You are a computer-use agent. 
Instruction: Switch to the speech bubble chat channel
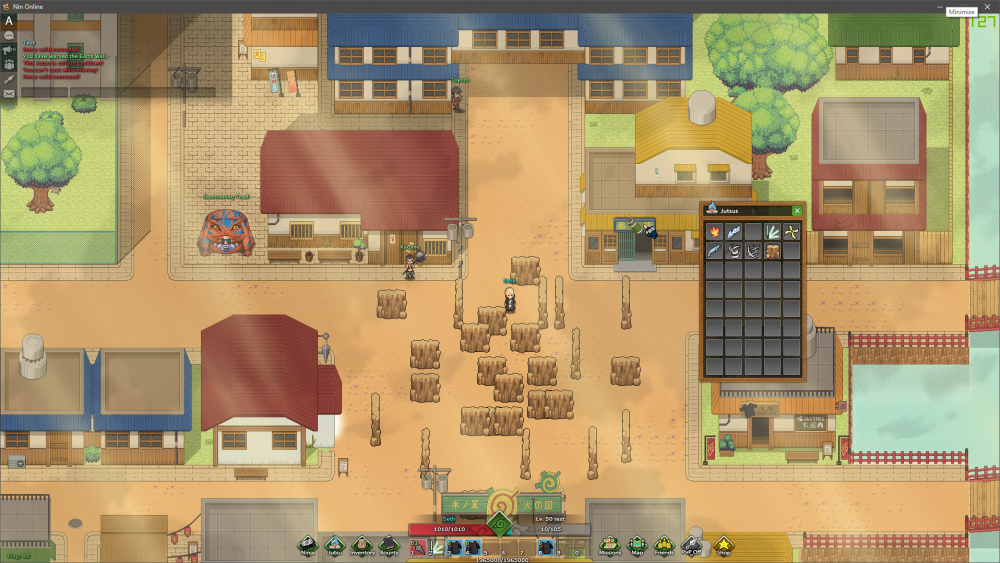click(9, 35)
